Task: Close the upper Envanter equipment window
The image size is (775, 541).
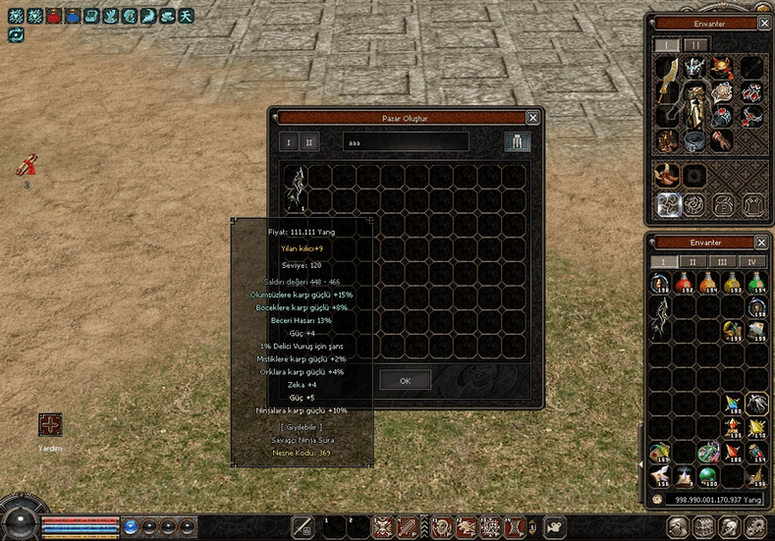Action: [x=764, y=23]
